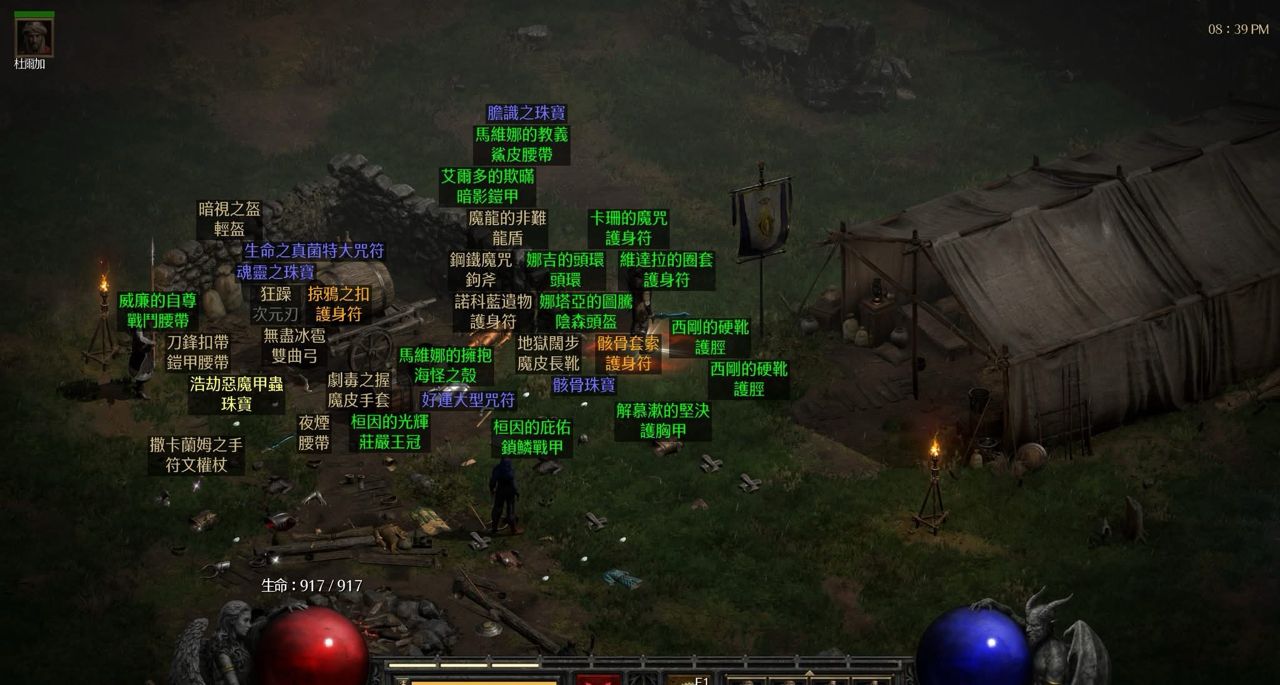Image resolution: width=1280 pixels, height=685 pixels.
Task: Click the 魔龍的非難 龍盾 item label
Action: pyautogui.click(x=507, y=228)
